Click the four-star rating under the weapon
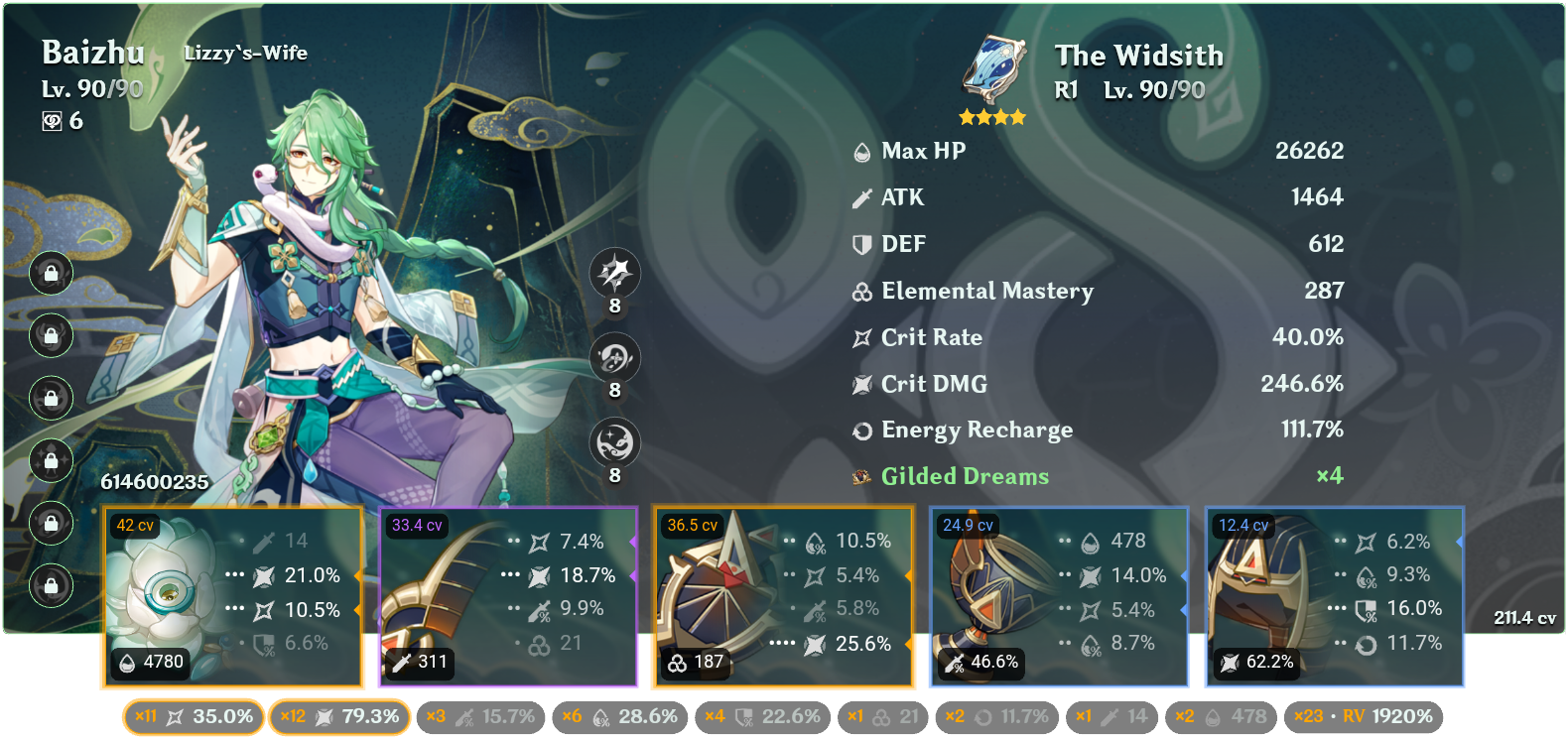The image size is (1568, 741). (990, 115)
